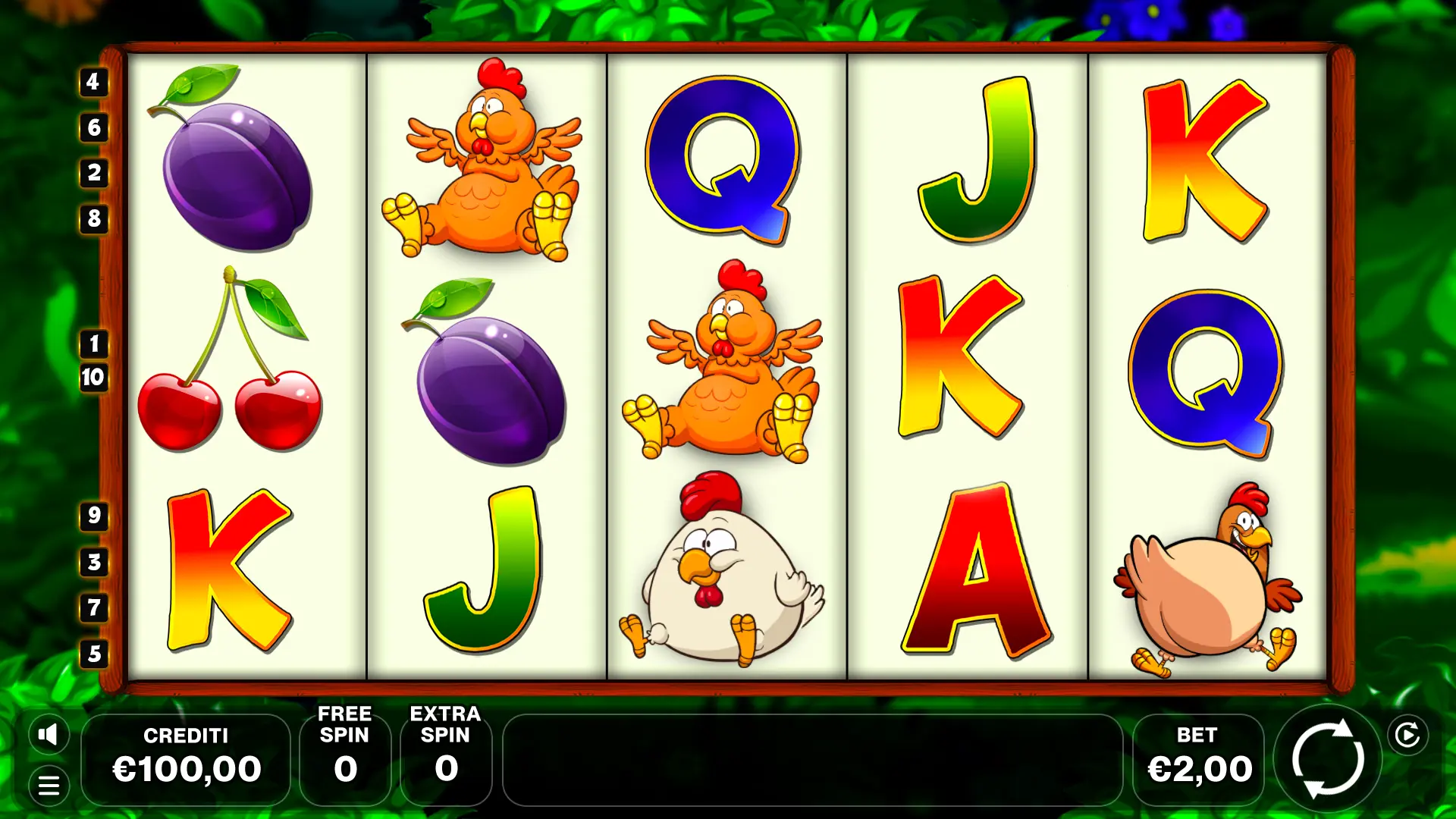This screenshot has height=819, width=1456.
Task: Show payline number 5
Action: coord(93,654)
